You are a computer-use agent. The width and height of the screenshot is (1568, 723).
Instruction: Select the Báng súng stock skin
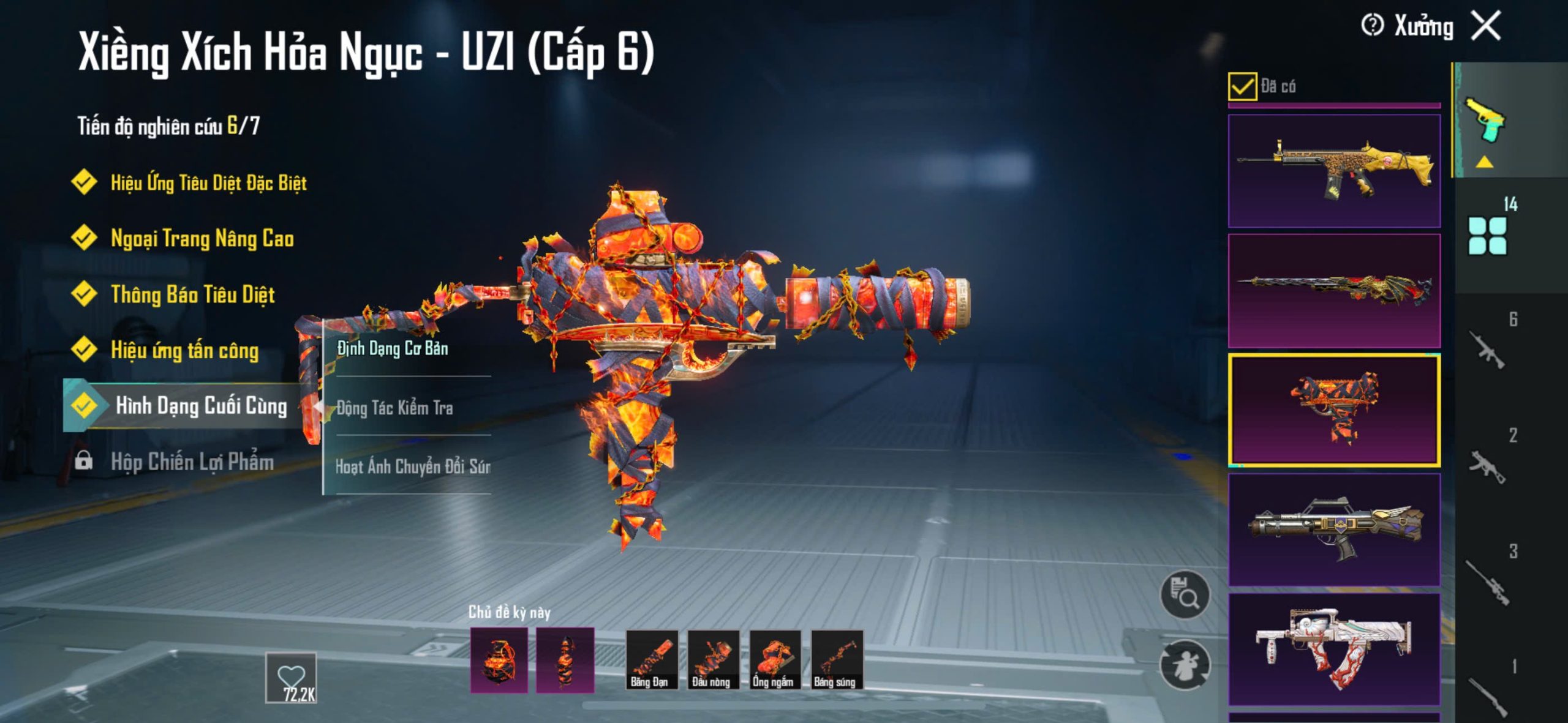coord(837,660)
